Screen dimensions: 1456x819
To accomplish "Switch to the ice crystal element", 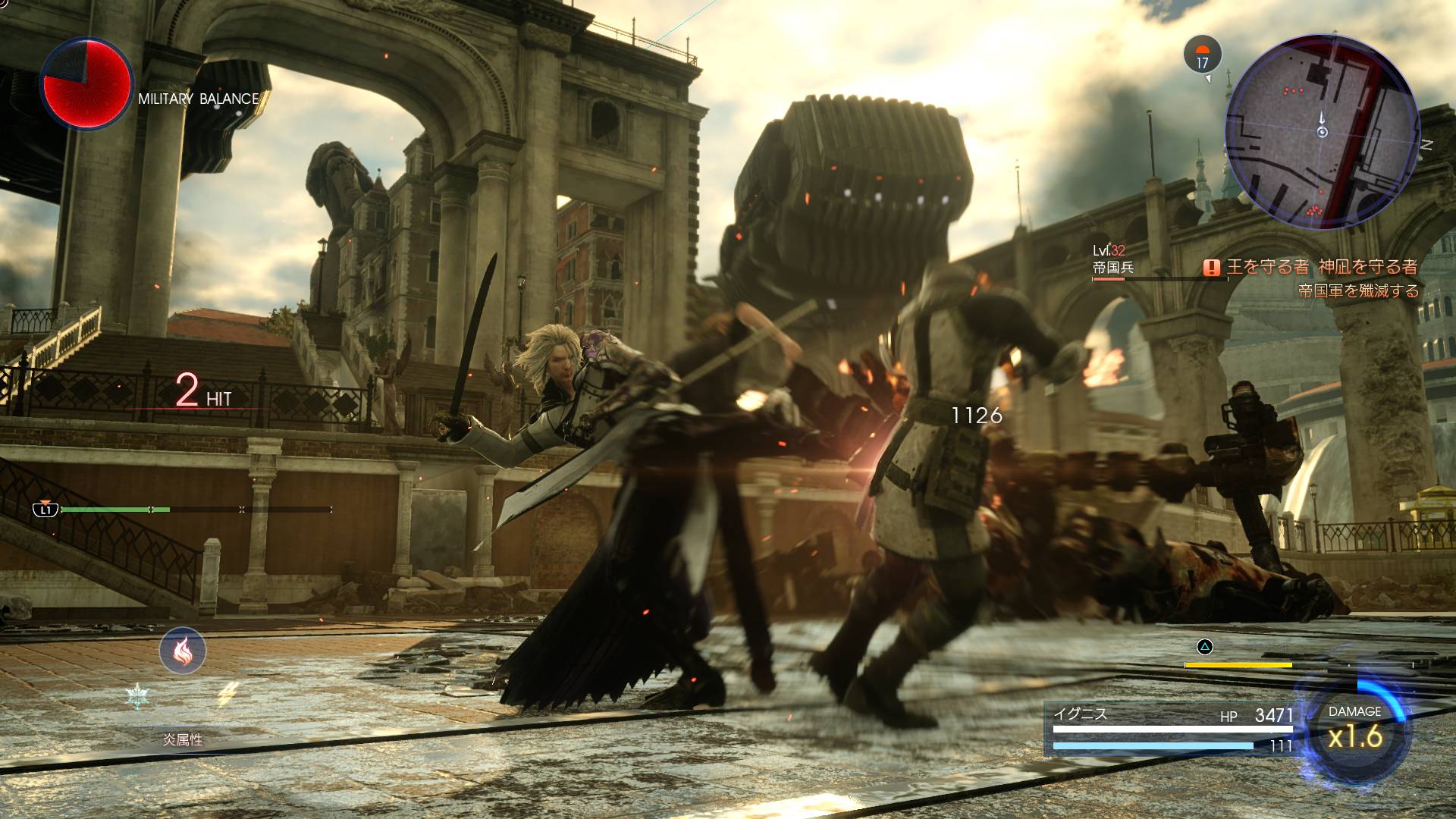I will 137,695.
